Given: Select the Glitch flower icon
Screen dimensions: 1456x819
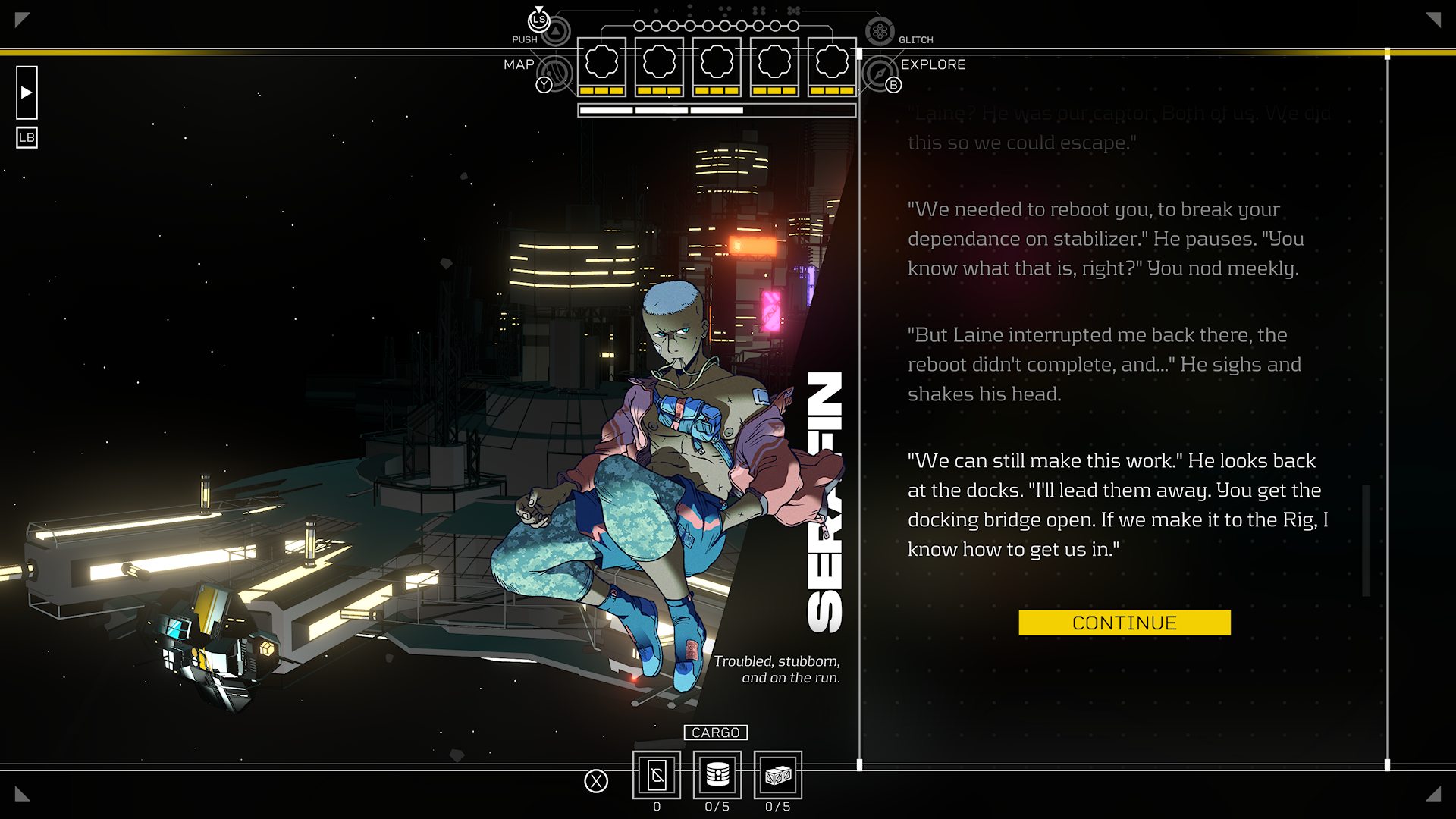Looking at the screenshot, I should pos(880,31).
